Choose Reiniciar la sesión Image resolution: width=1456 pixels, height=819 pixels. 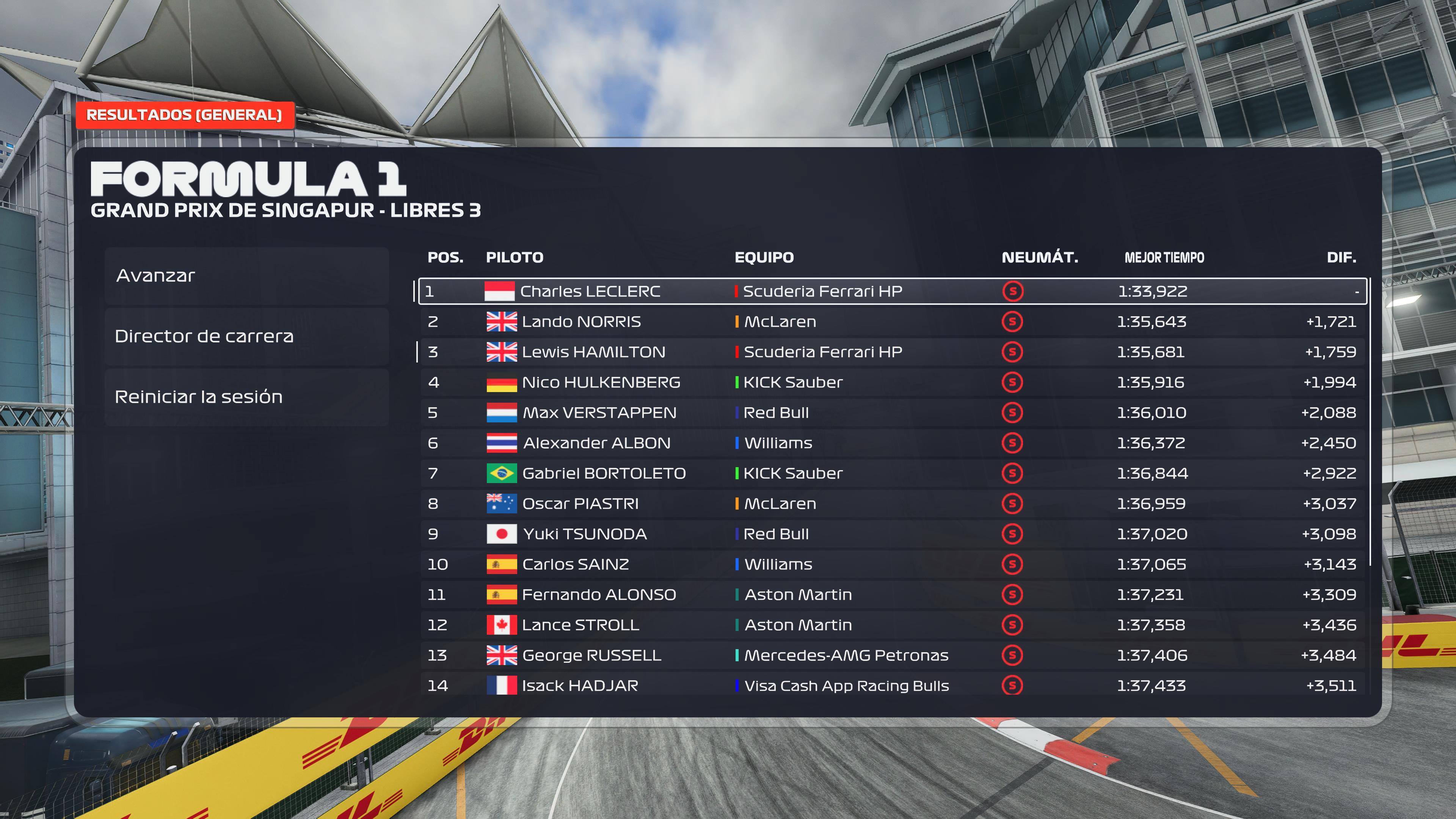(246, 397)
